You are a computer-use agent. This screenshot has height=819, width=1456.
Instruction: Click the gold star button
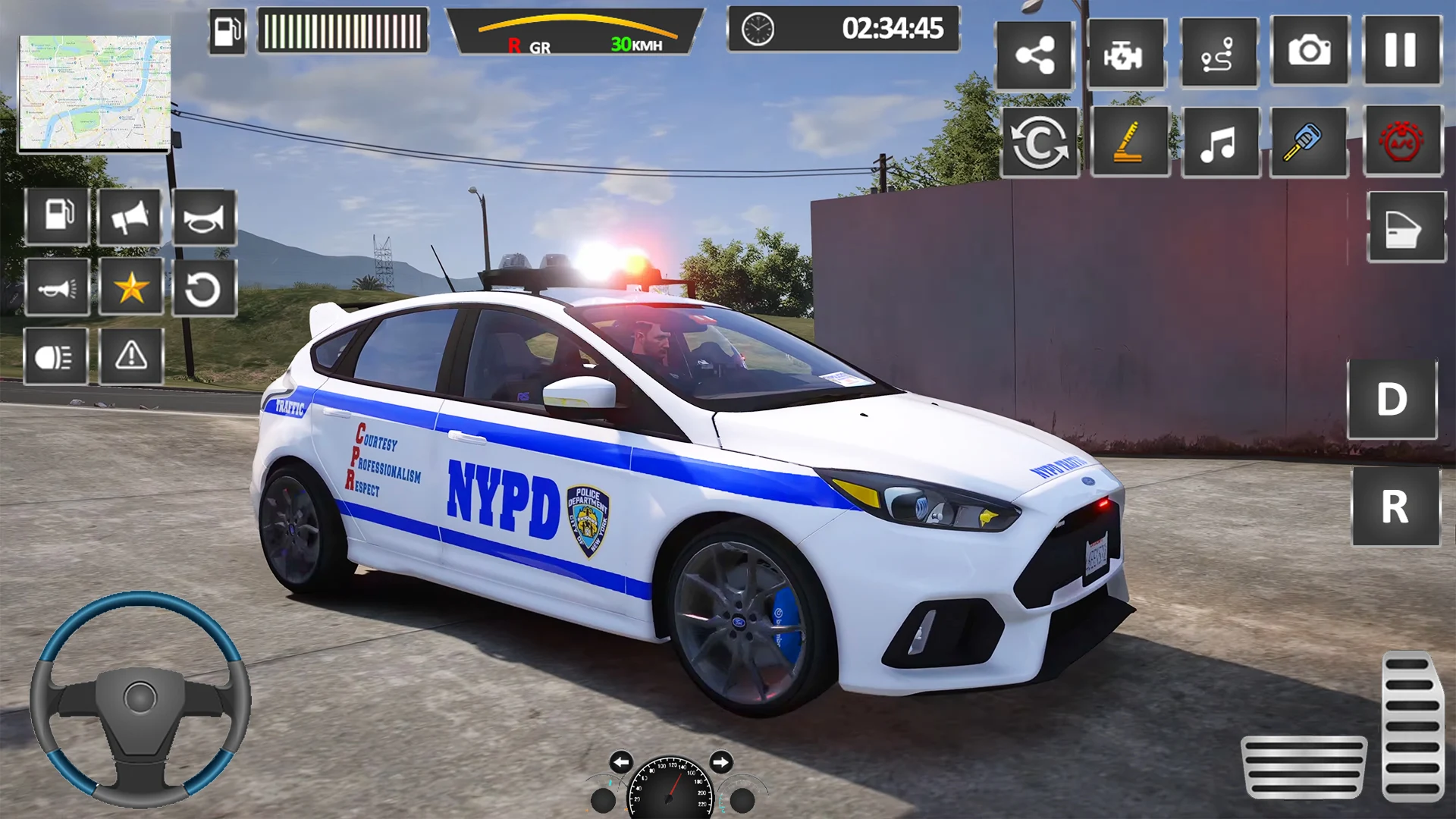click(x=131, y=287)
